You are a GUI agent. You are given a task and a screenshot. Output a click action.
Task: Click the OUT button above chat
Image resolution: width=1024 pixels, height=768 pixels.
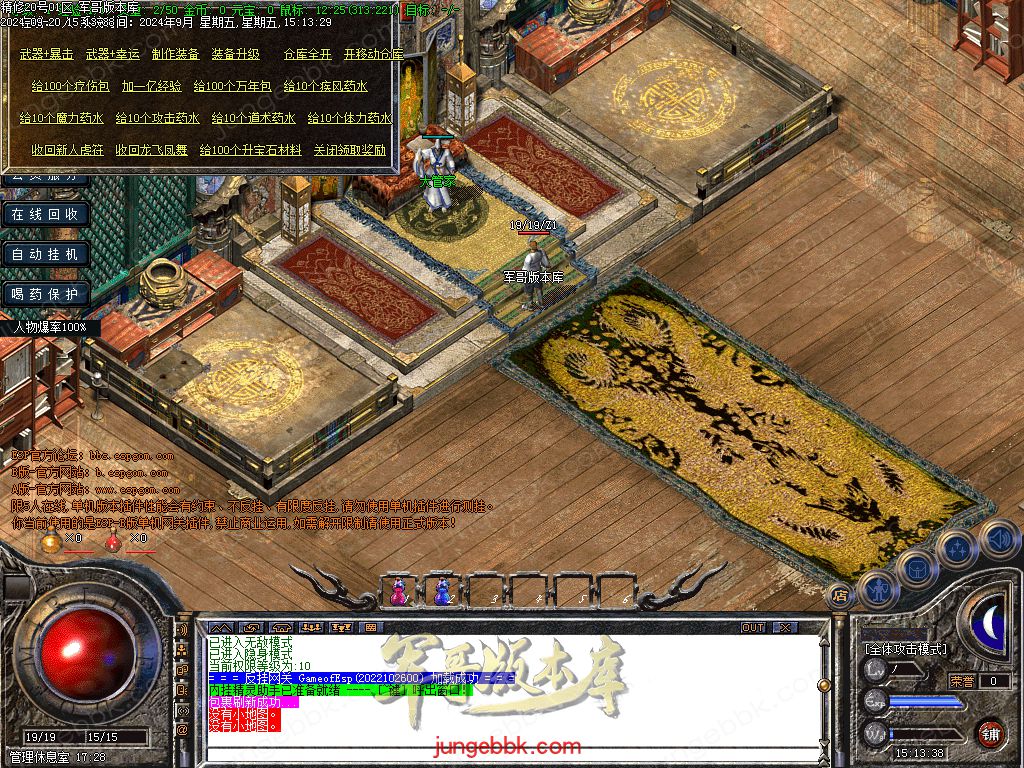point(752,627)
